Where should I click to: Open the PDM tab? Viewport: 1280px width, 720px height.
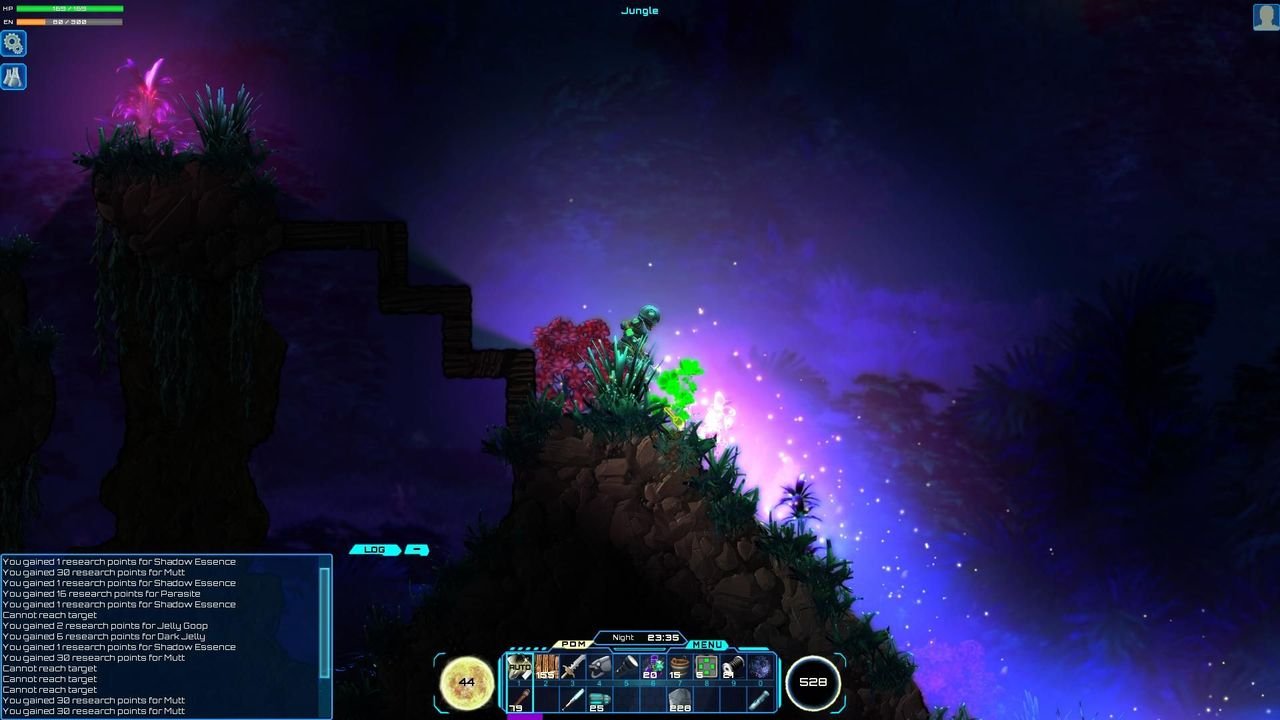(573, 645)
